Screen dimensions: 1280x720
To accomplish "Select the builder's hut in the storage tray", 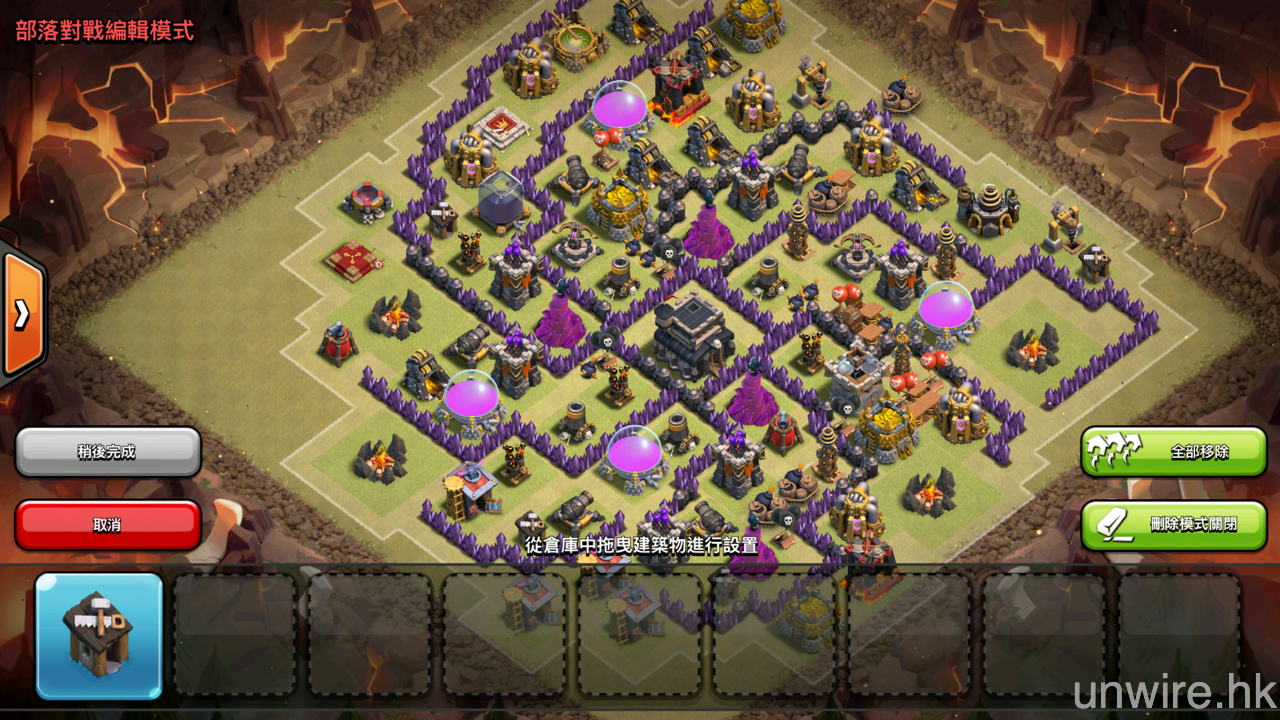I will 99,636.
